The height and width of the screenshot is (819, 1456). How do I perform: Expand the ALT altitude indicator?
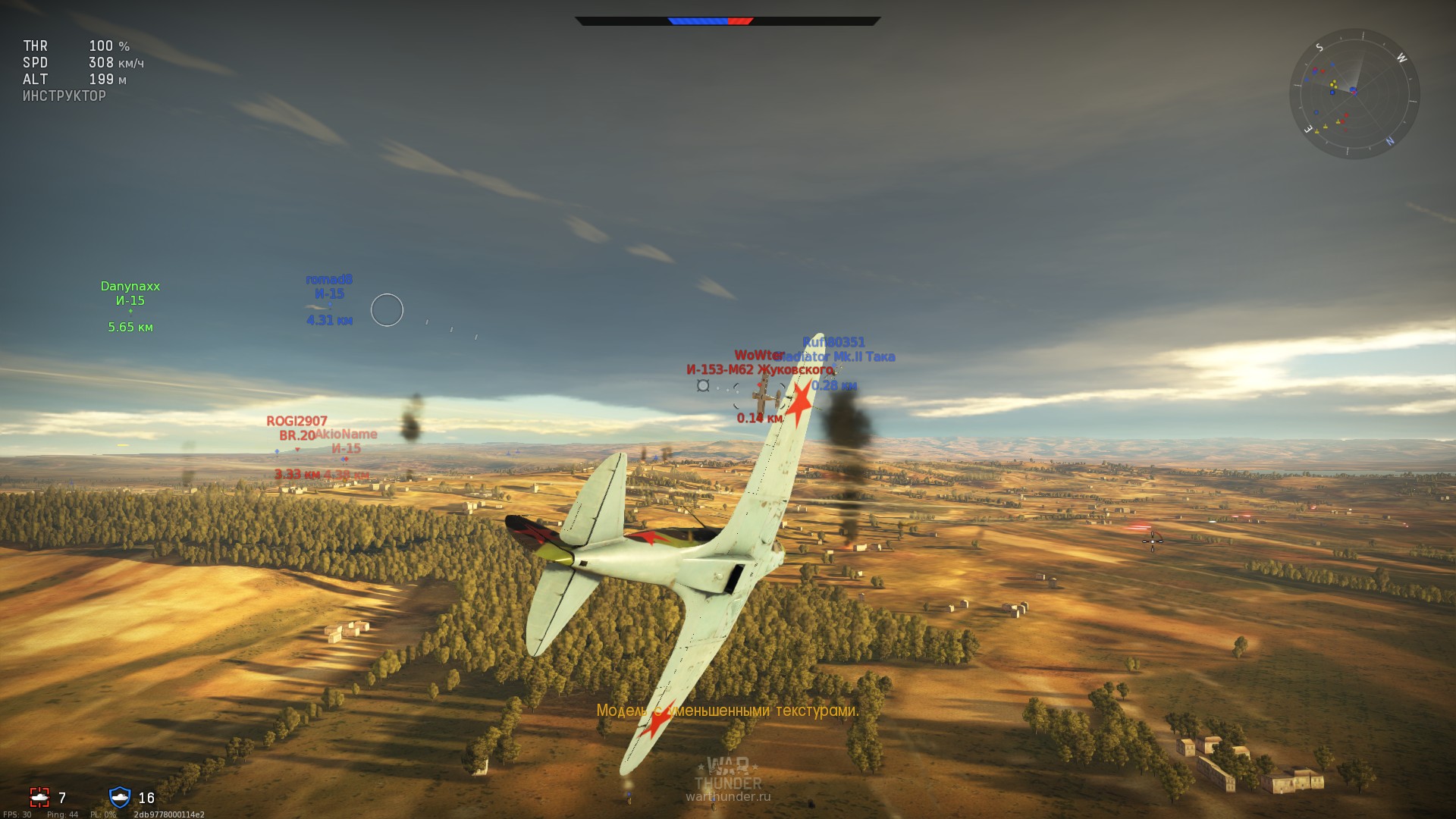72,79
